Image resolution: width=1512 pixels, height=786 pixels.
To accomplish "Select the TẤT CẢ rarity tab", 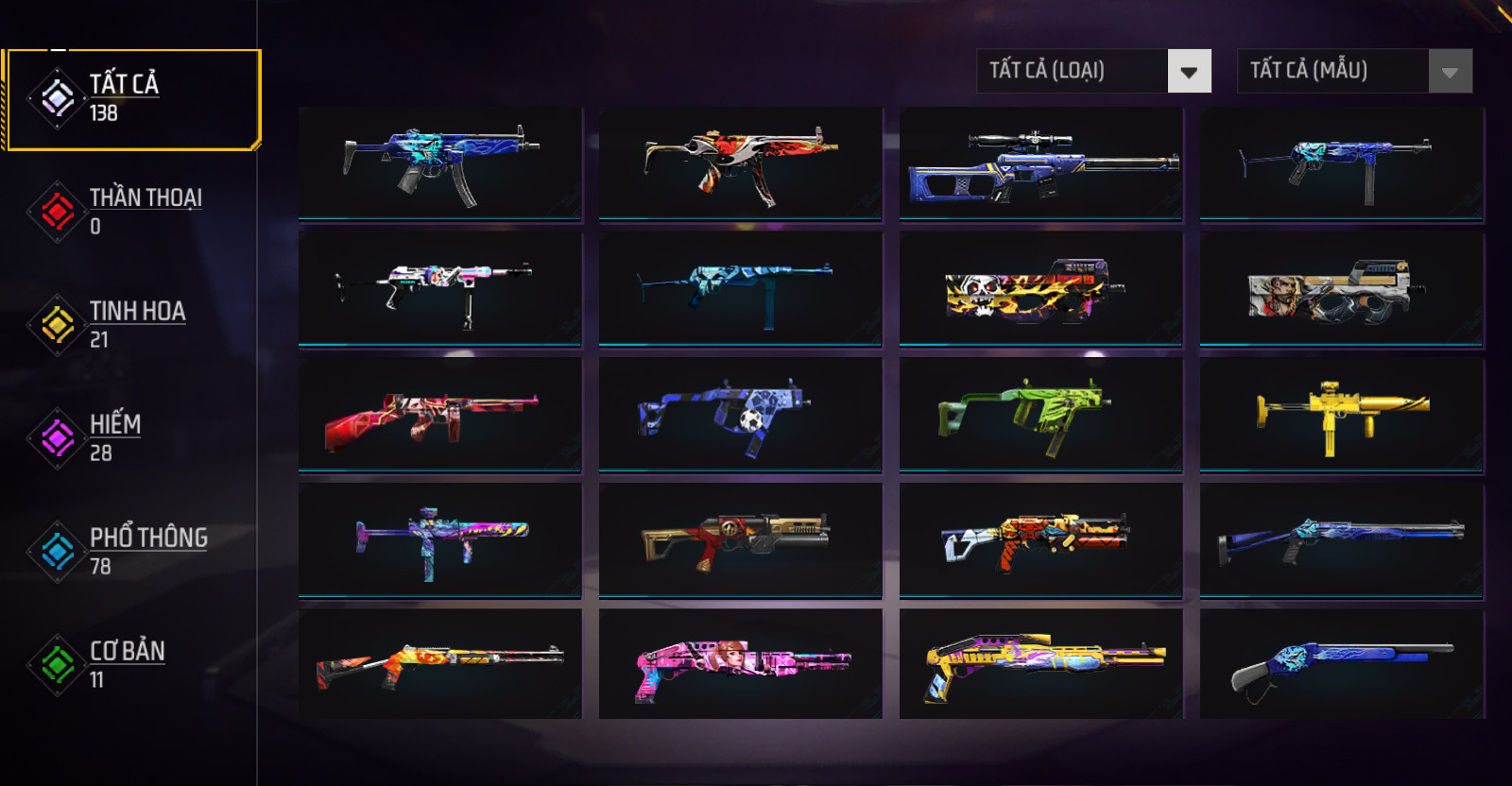I will pyautogui.click(x=130, y=98).
